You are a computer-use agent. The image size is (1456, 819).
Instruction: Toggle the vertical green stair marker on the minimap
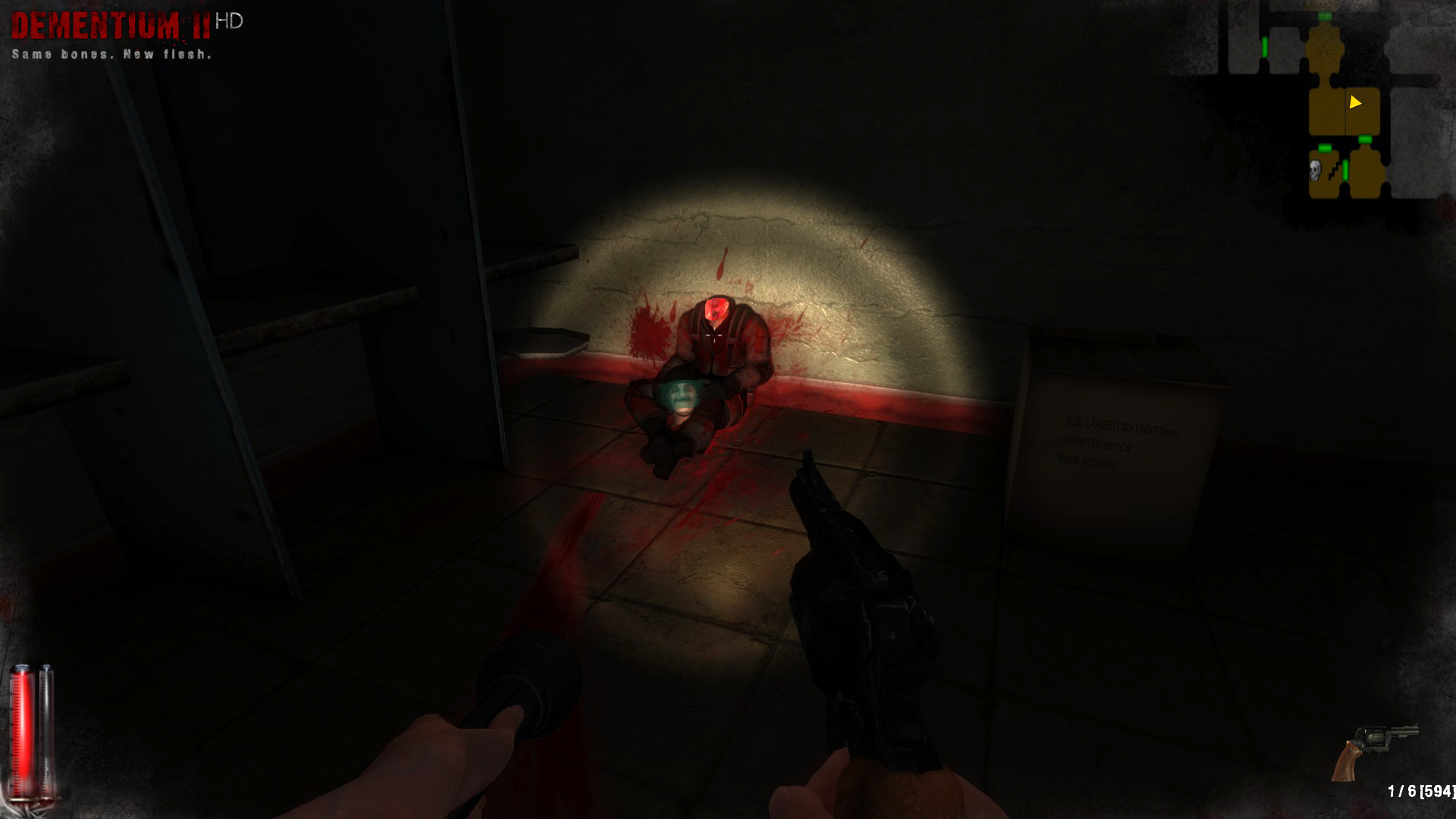point(1345,171)
